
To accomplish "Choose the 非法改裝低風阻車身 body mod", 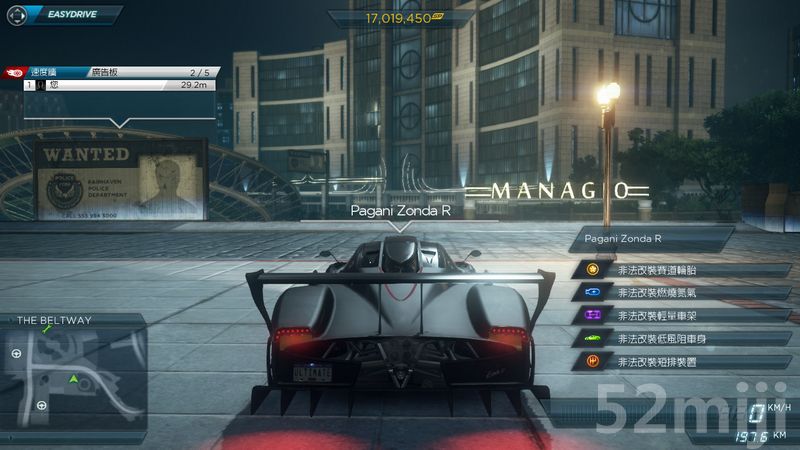I will (x=654, y=338).
